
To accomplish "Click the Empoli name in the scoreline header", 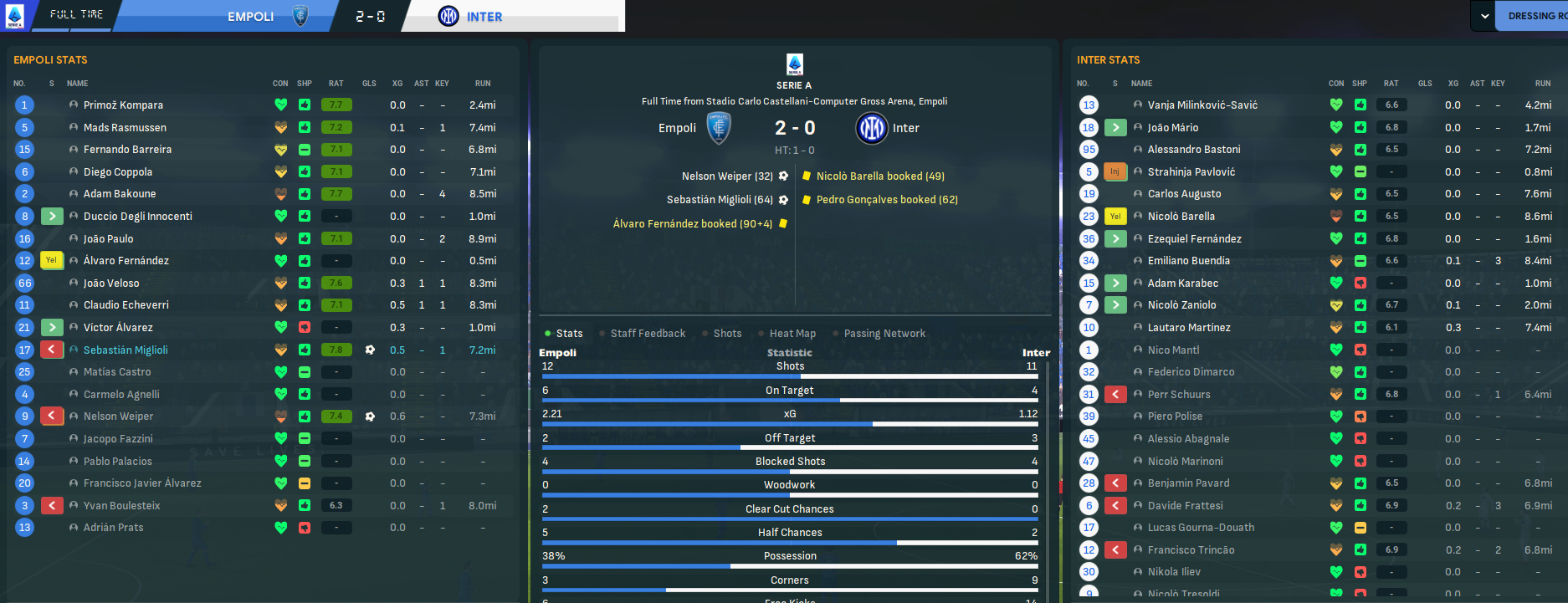I will [x=250, y=17].
